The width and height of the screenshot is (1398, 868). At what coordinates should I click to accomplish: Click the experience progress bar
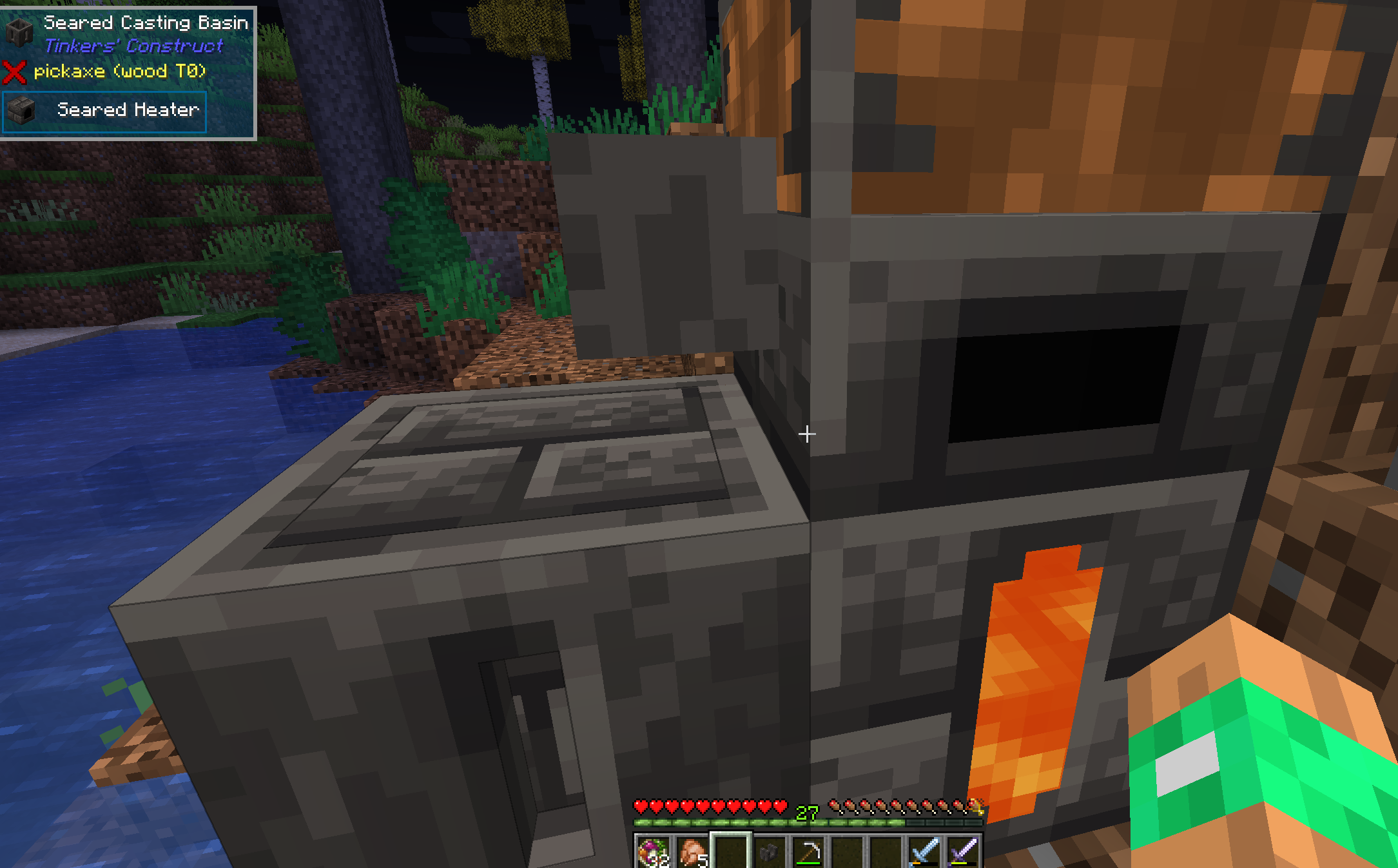(741, 824)
